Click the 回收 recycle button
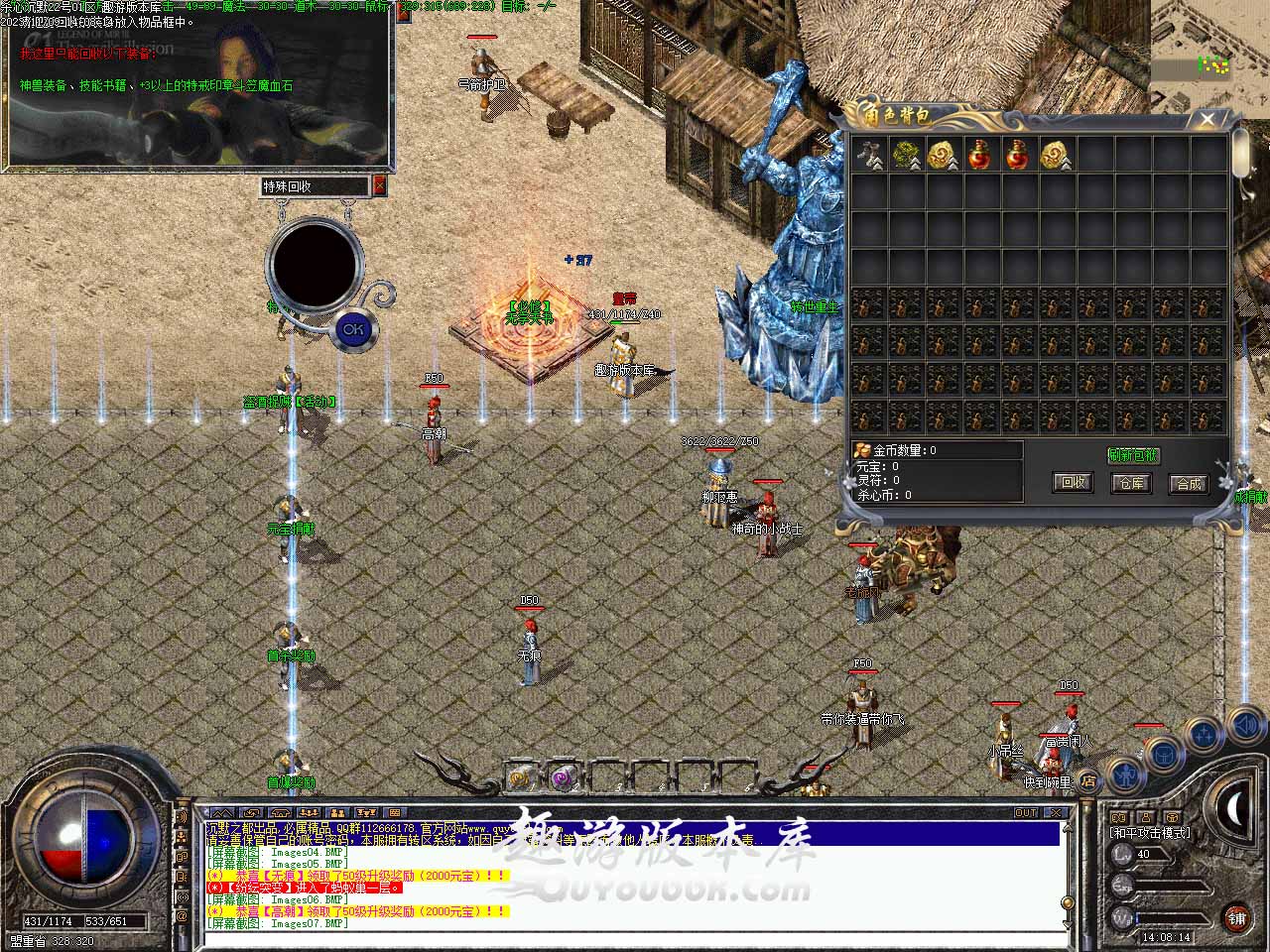 click(x=1073, y=483)
